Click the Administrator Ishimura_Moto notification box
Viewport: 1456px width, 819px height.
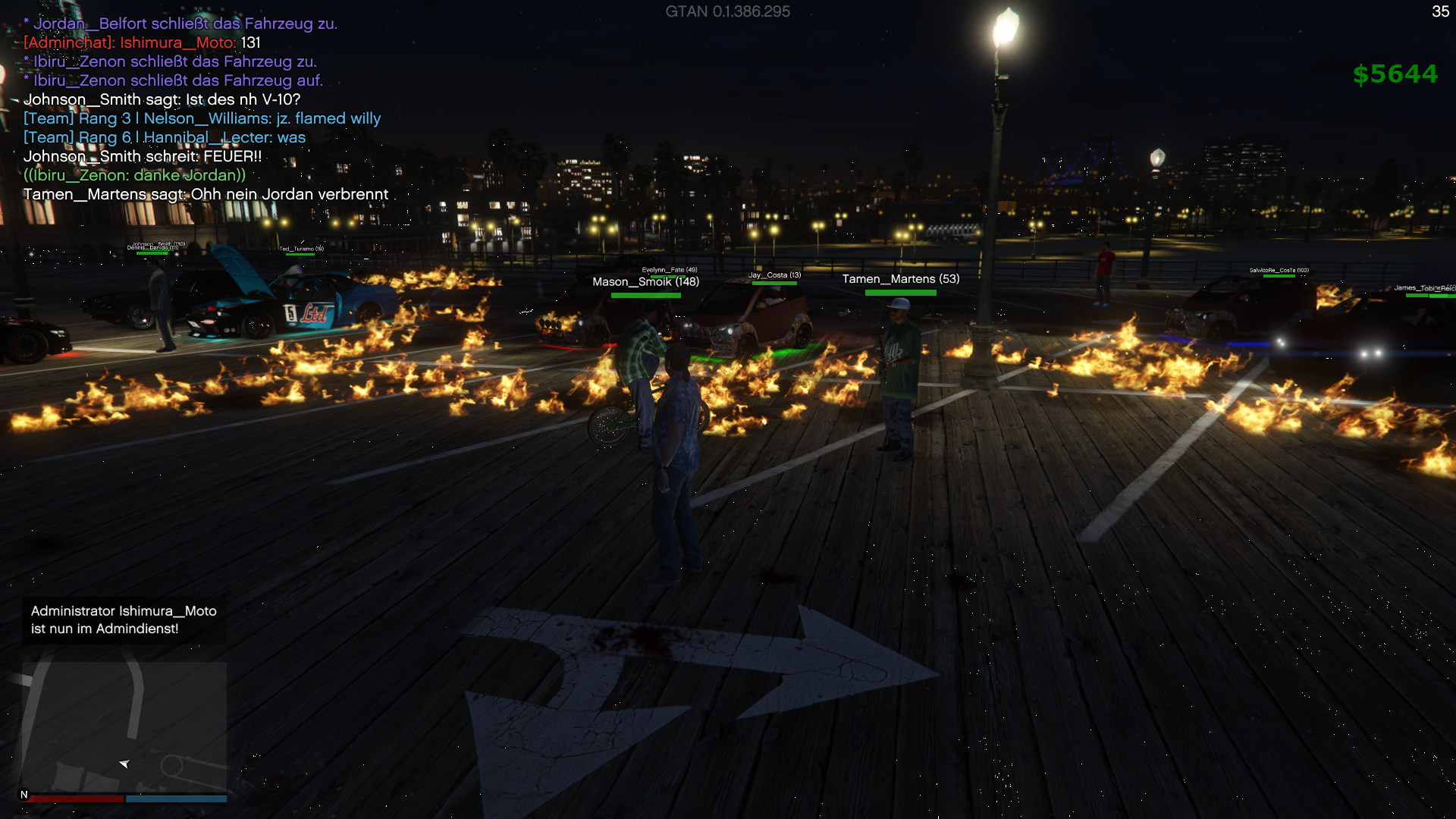124,620
